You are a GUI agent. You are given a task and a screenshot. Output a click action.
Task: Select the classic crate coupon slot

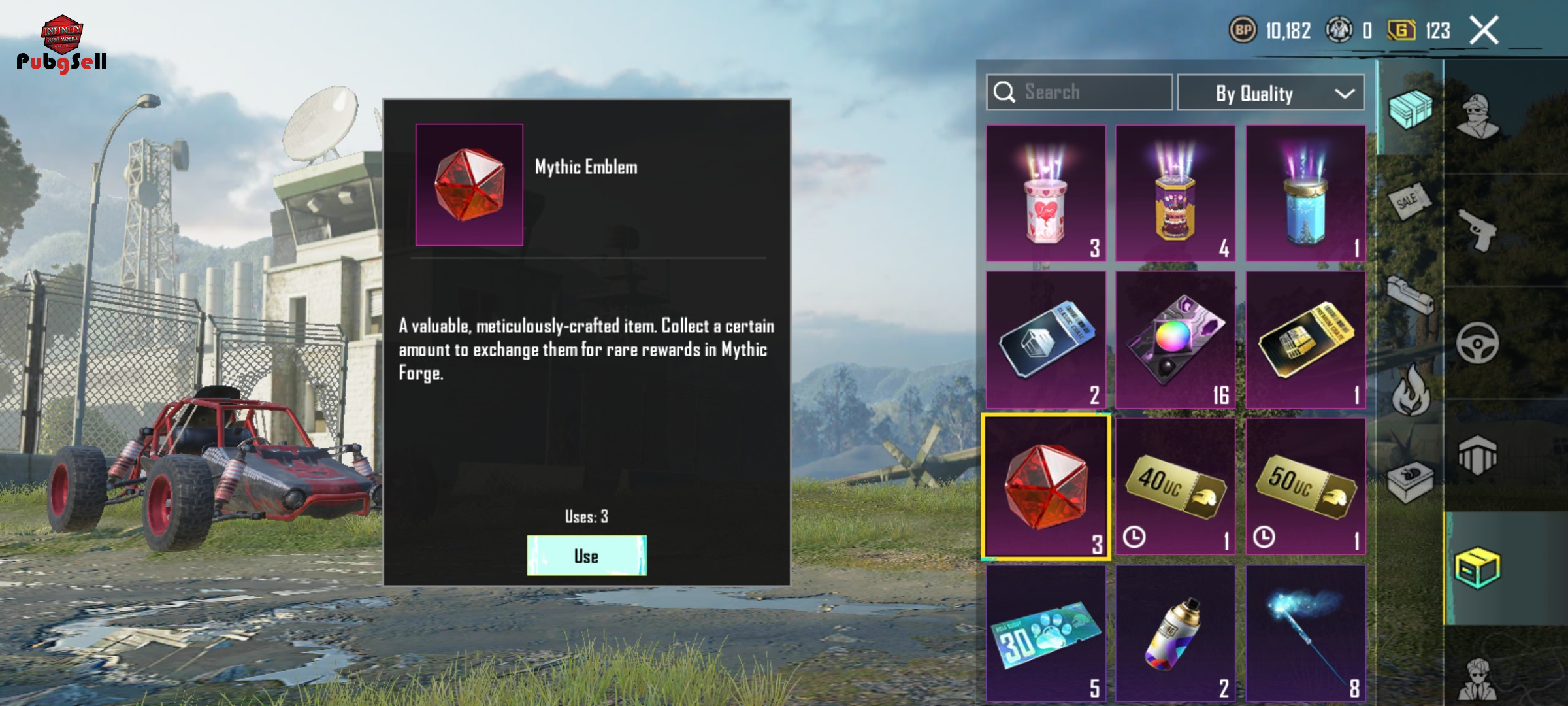point(1045,339)
